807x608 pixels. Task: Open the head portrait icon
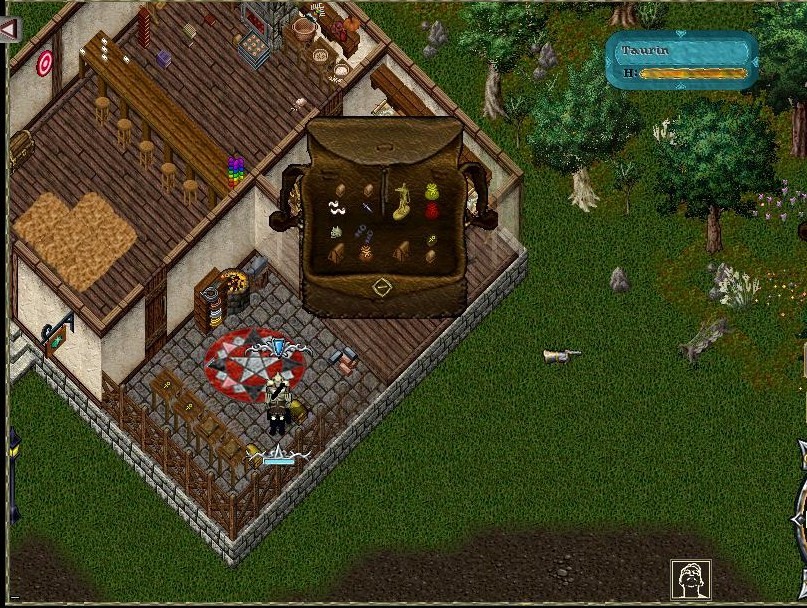tap(690, 579)
